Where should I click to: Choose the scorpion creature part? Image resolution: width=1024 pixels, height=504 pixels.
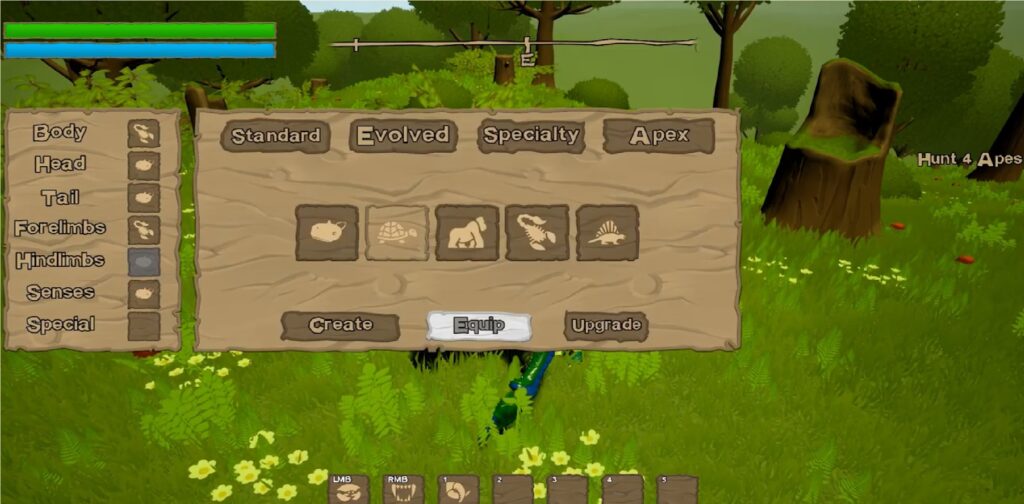coord(537,233)
